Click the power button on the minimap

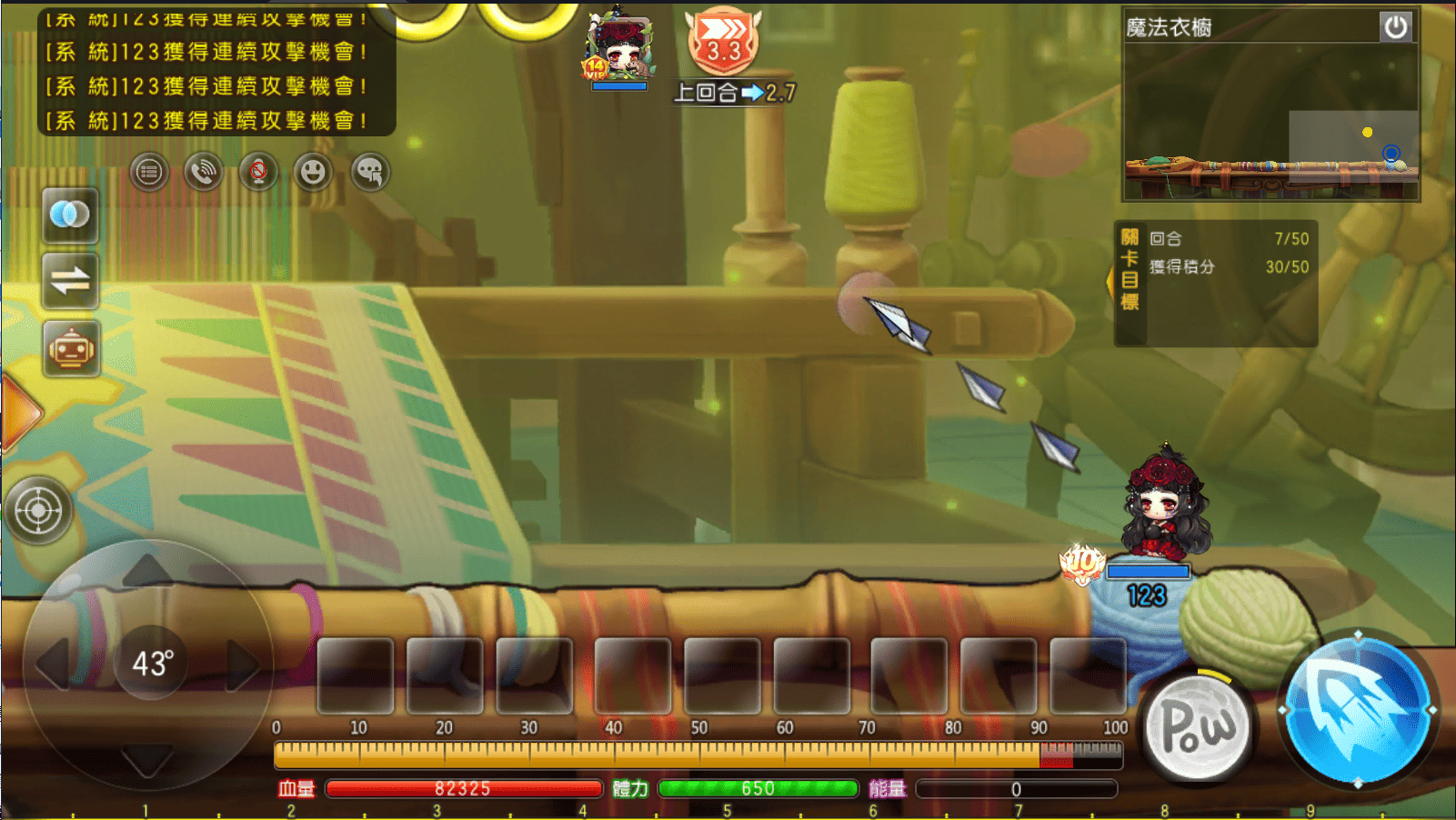pyautogui.click(x=1395, y=27)
